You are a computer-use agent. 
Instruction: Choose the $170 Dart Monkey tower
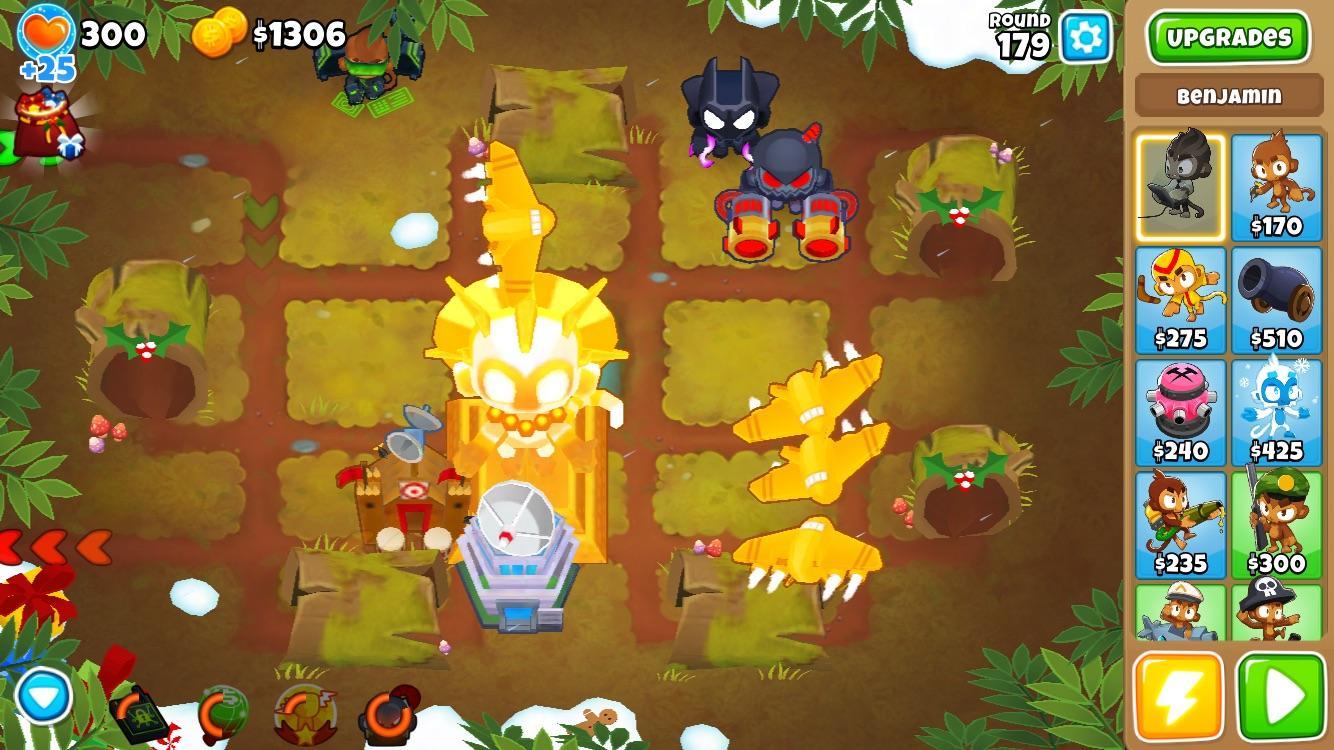click(1277, 187)
